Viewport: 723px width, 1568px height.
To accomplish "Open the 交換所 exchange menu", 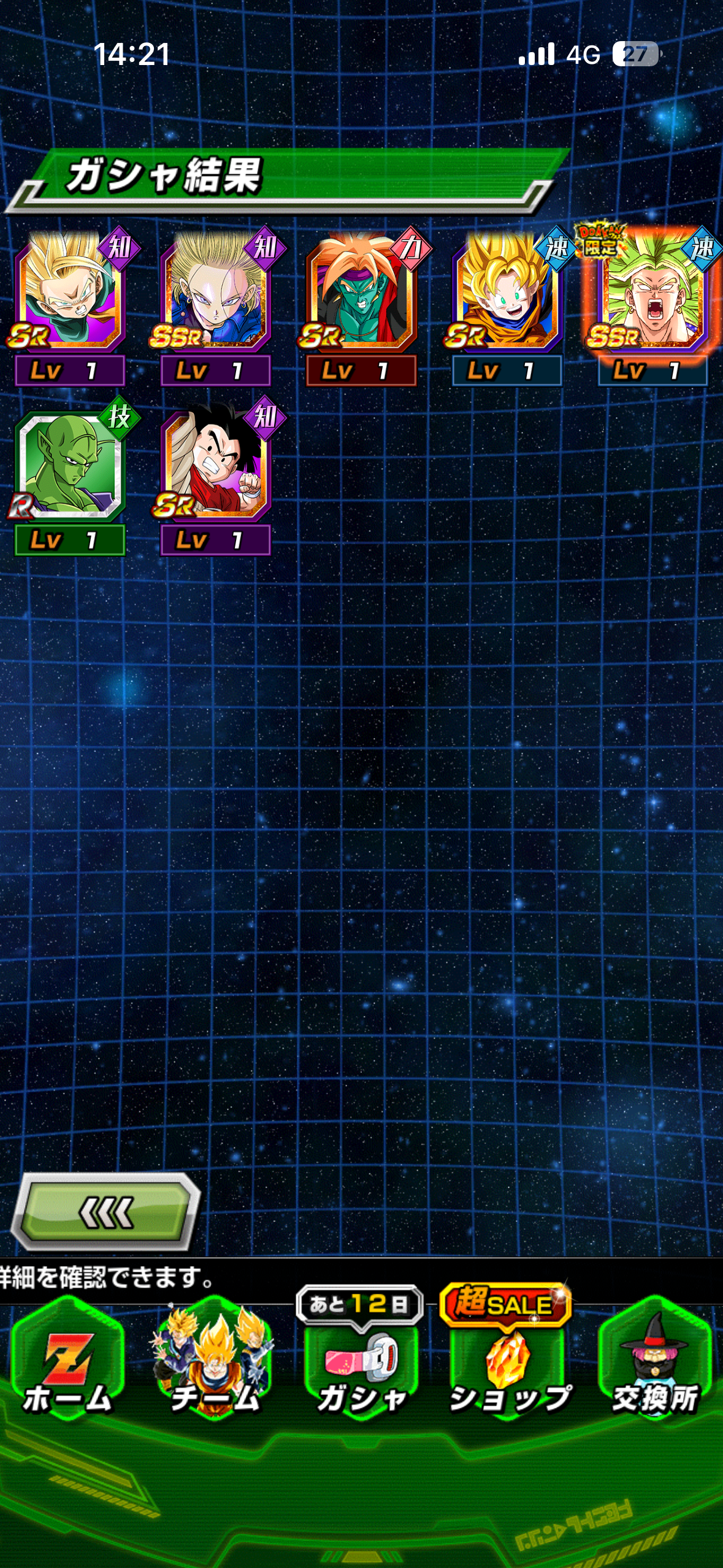I will [655, 1359].
